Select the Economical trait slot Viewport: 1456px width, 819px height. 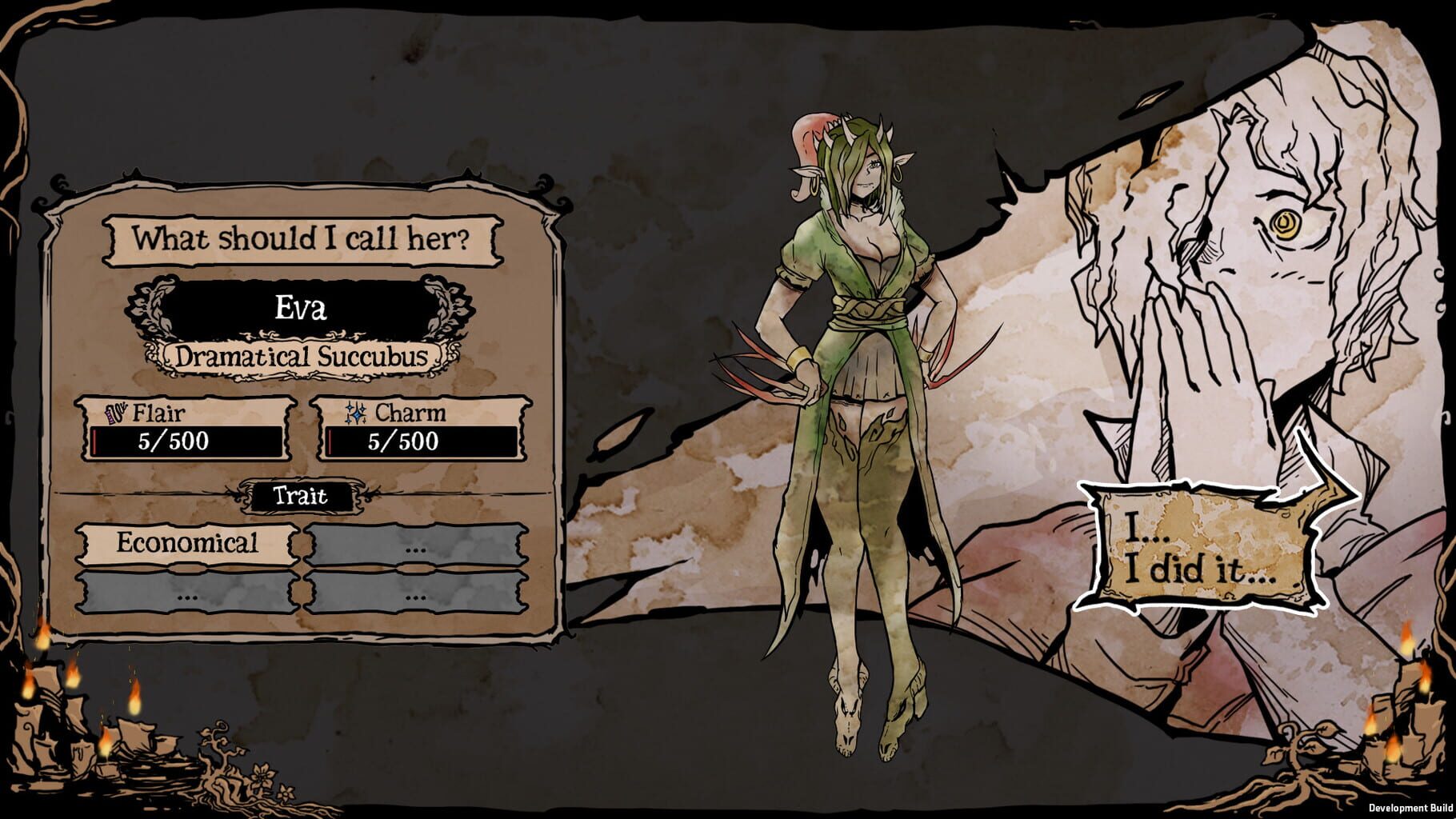[186, 543]
